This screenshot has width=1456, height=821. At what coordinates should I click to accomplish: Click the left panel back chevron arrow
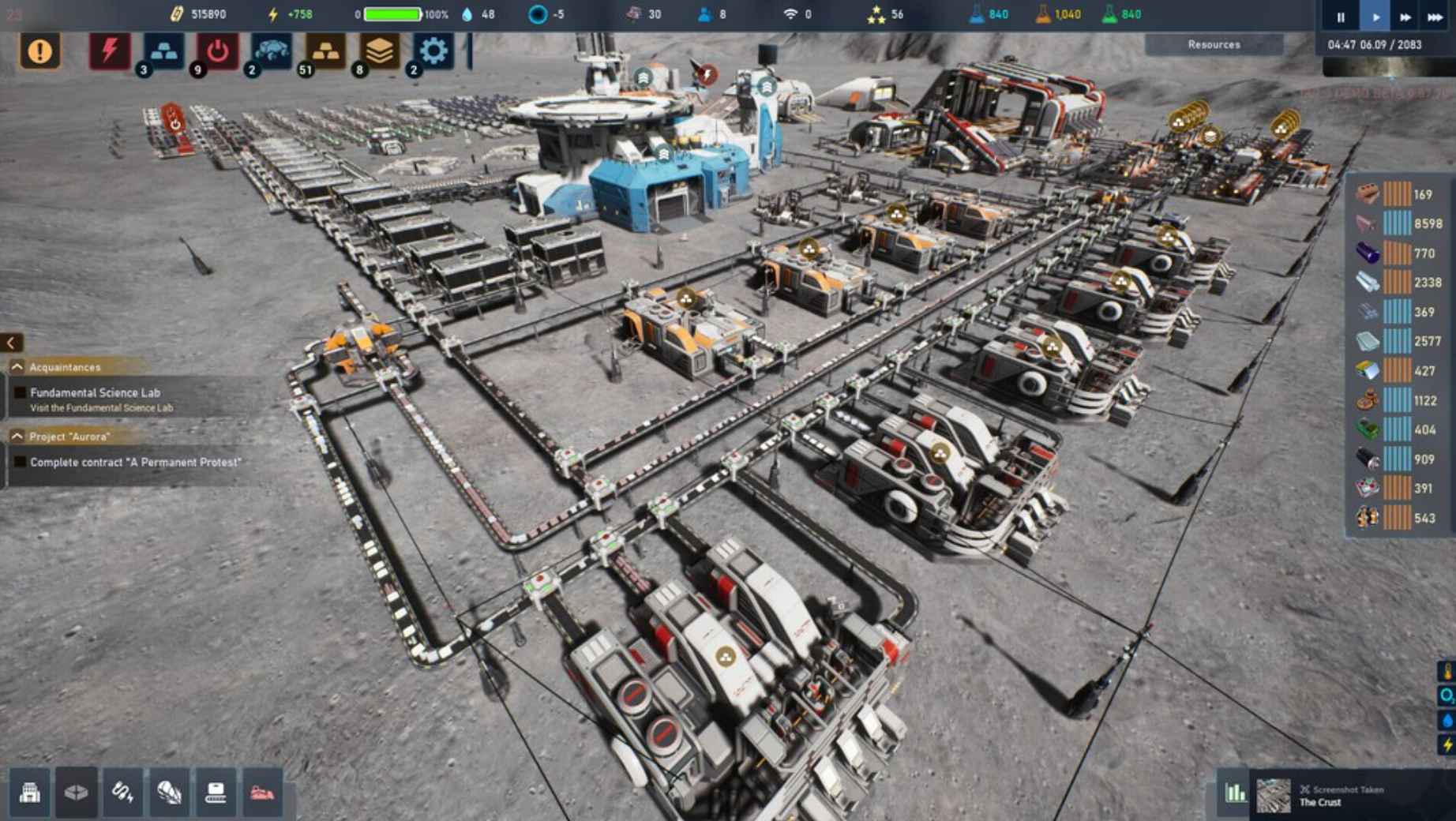(10, 343)
